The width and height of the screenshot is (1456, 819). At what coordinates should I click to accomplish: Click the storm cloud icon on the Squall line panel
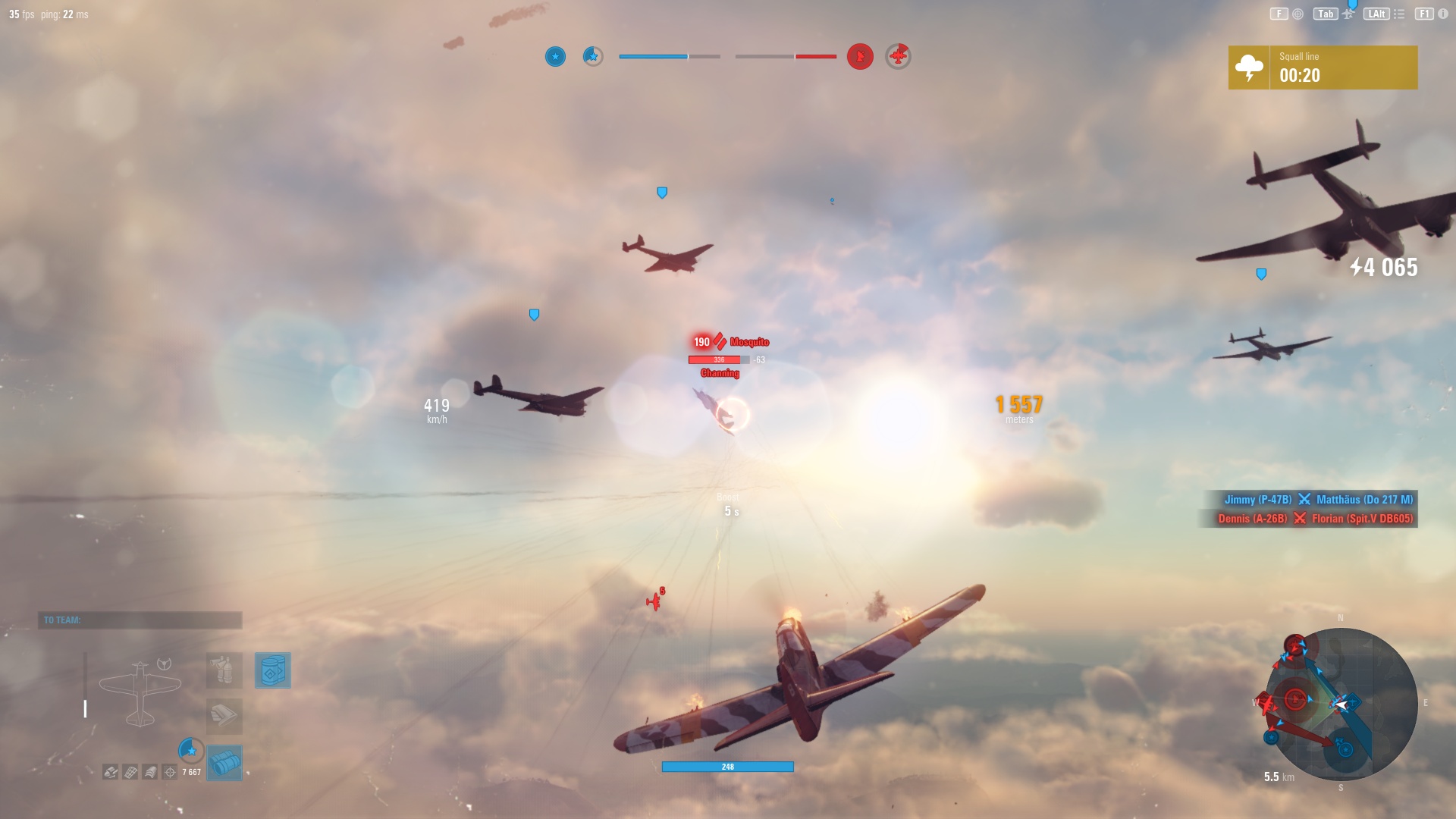(x=1248, y=67)
